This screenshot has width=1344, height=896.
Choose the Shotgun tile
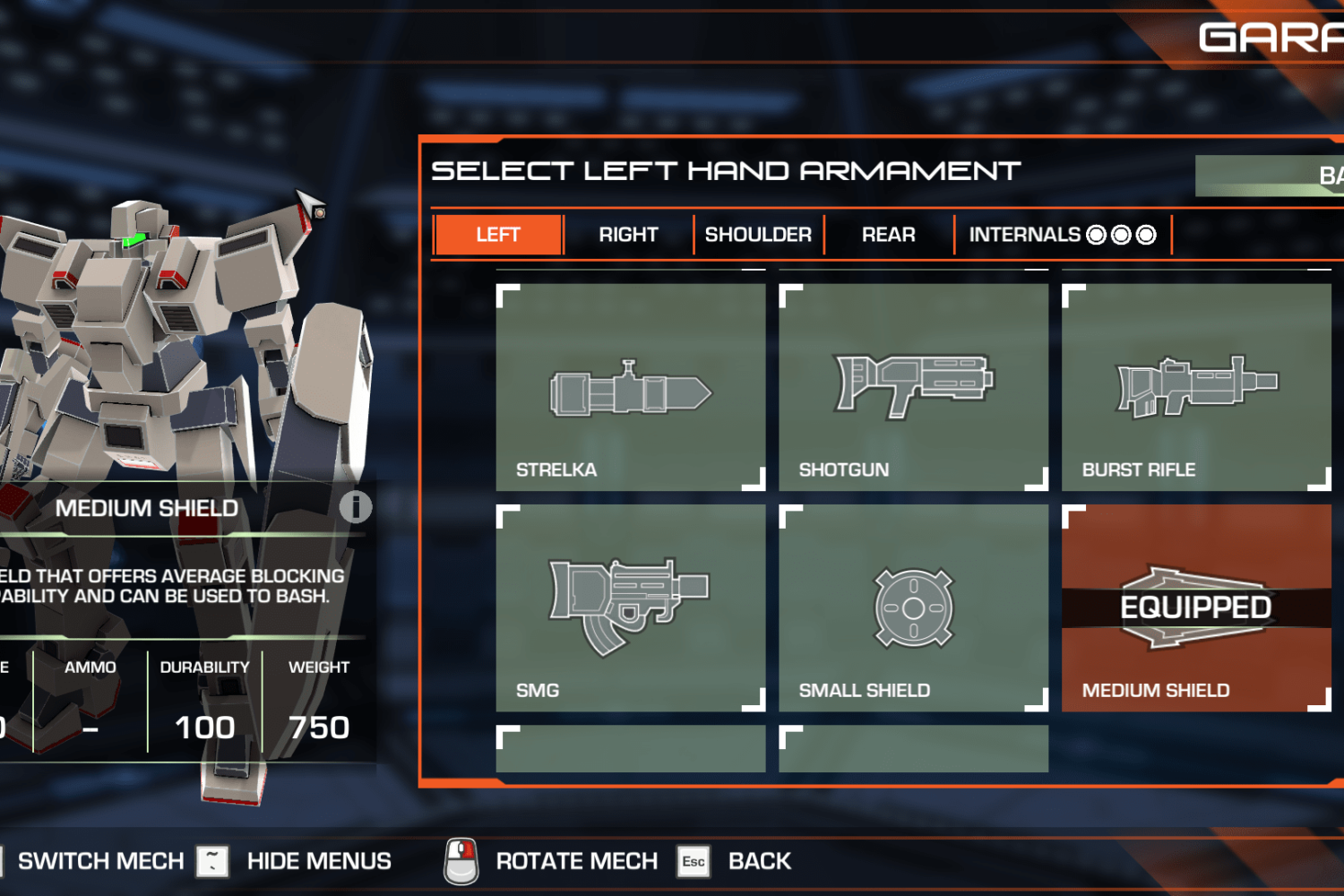pos(913,387)
